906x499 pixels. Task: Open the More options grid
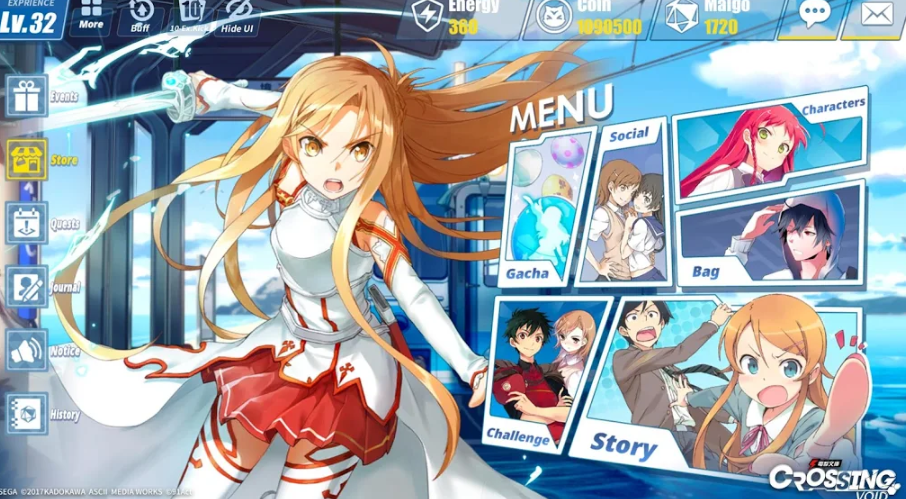coord(91,14)
